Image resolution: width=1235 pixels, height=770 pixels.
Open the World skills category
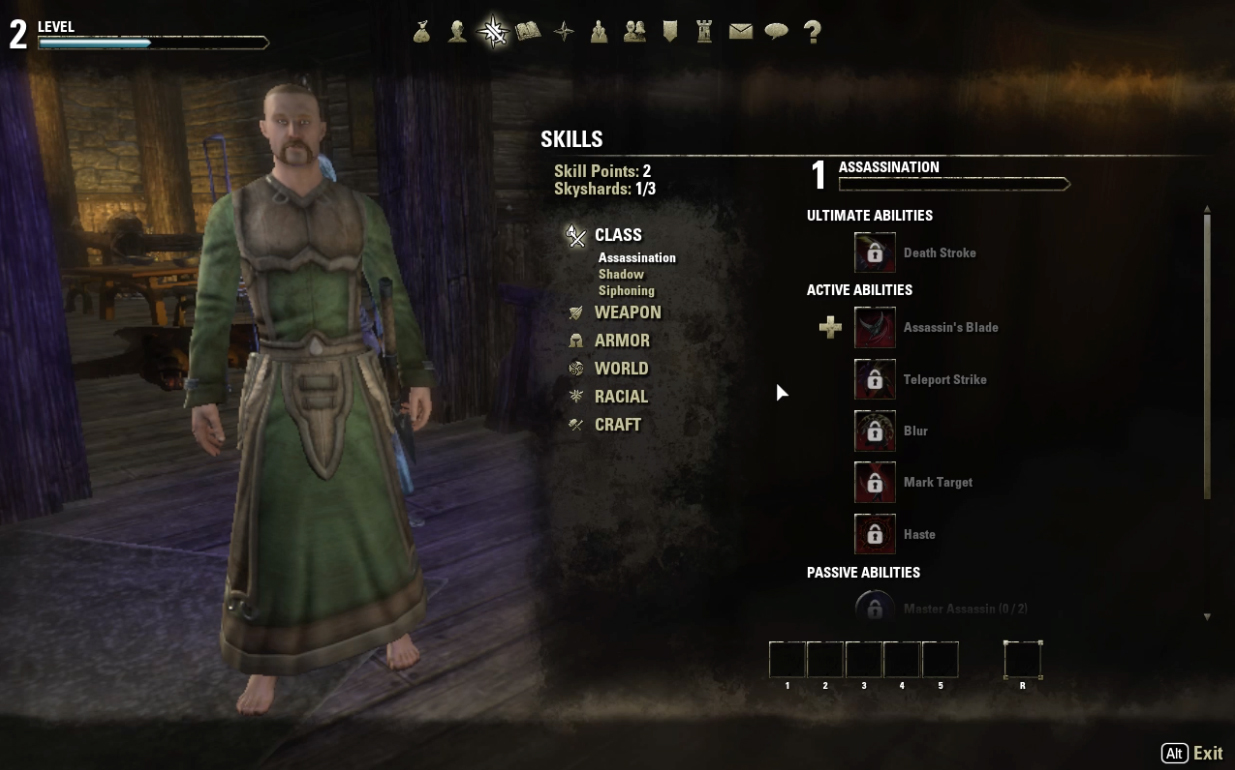click(x=621, y=369)
